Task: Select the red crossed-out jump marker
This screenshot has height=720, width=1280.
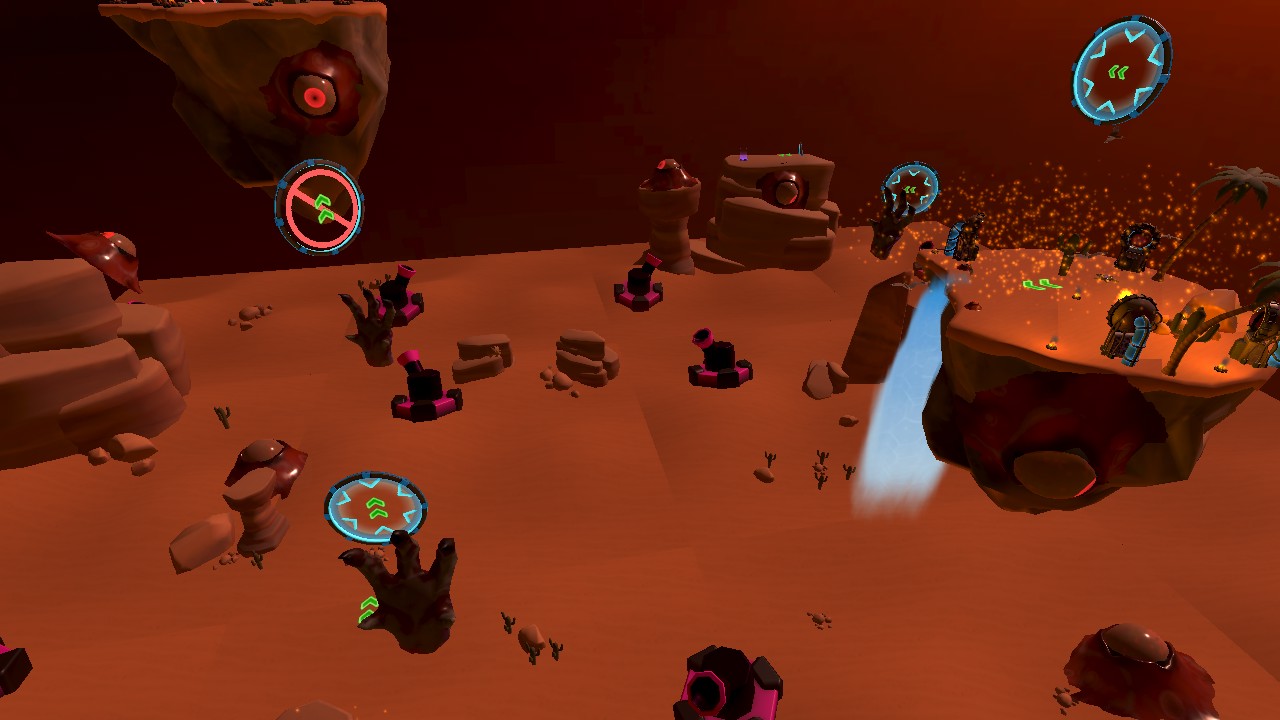Action: [x=319, y=207]
